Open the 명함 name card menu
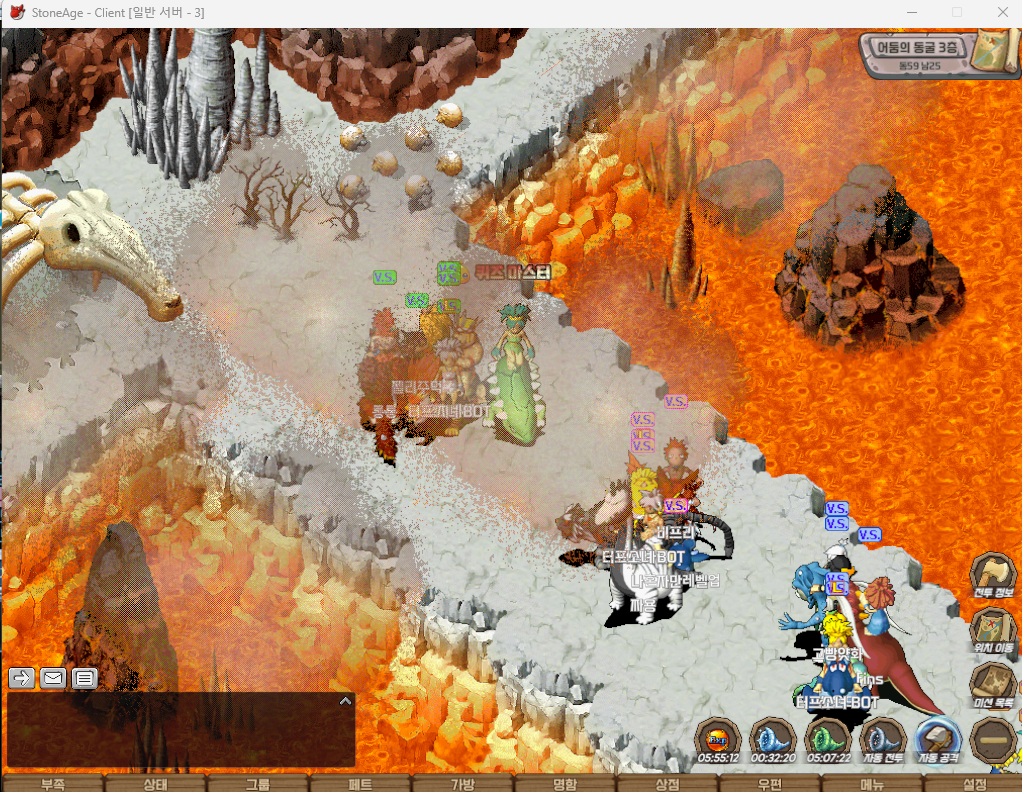 (565, 785)
